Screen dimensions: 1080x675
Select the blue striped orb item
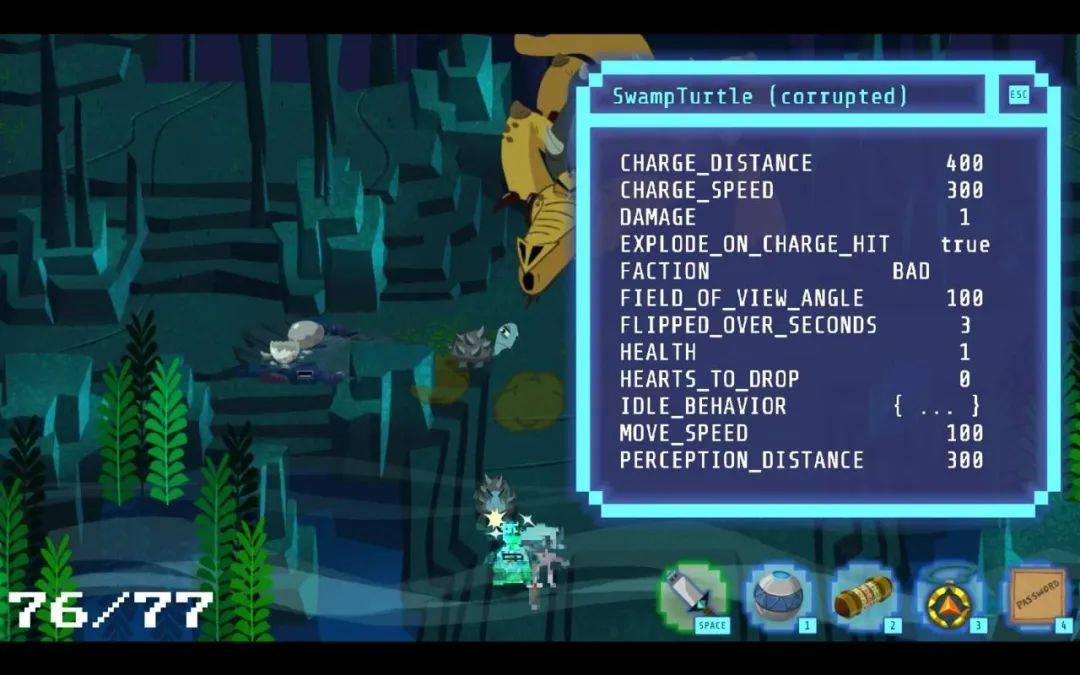point(779,598)
